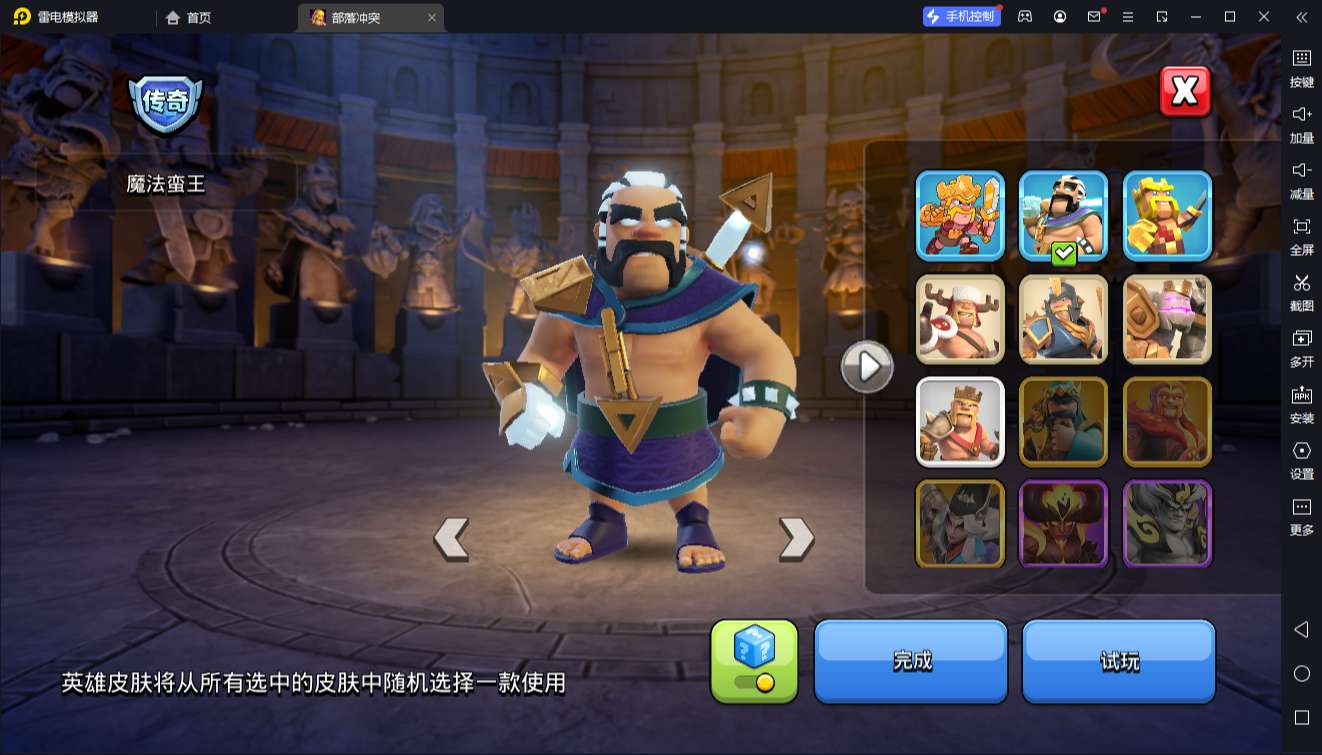The image size is (1322, 755).
Task: Collapse the right sidebar with the chevron
Action: (x=1301, y=17)
